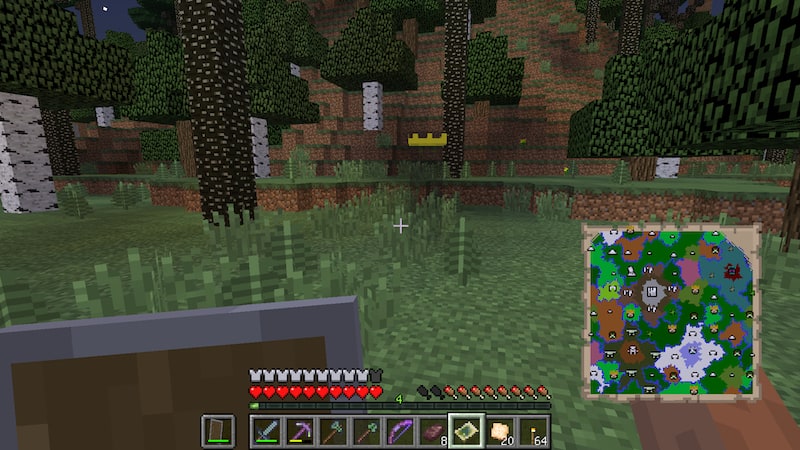The height and width of the screenshot is (450, 800).
Task: Click the shield in the offhand slot
Action: tap(218, 431)
